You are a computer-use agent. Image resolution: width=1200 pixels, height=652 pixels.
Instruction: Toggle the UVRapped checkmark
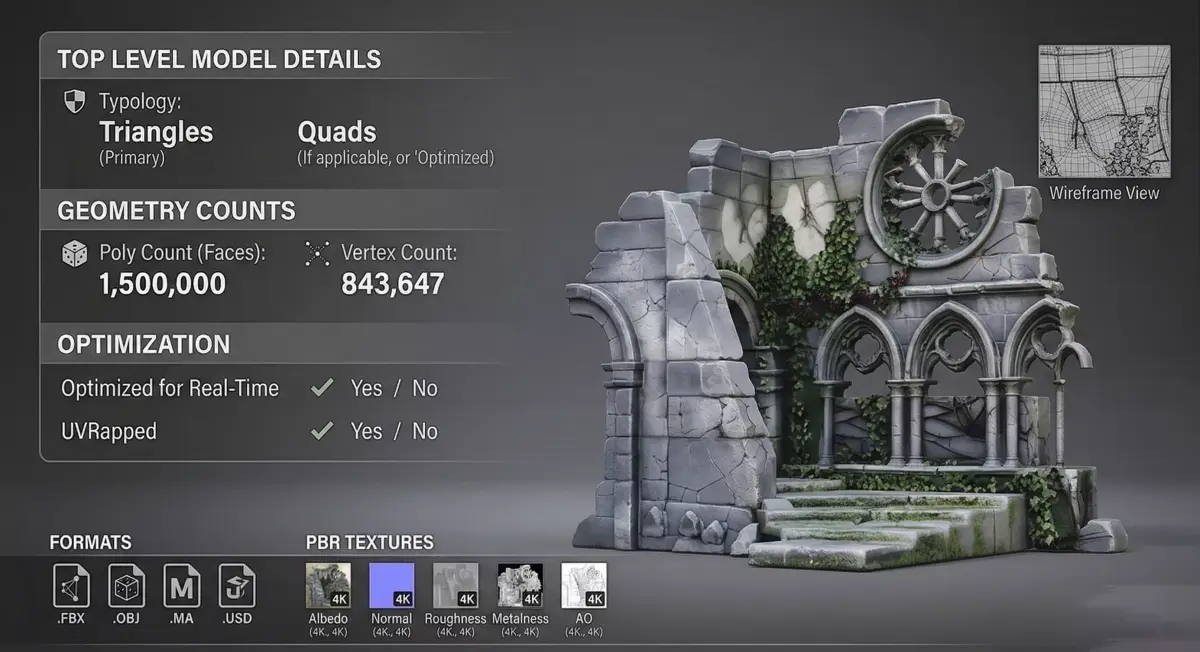322,431
